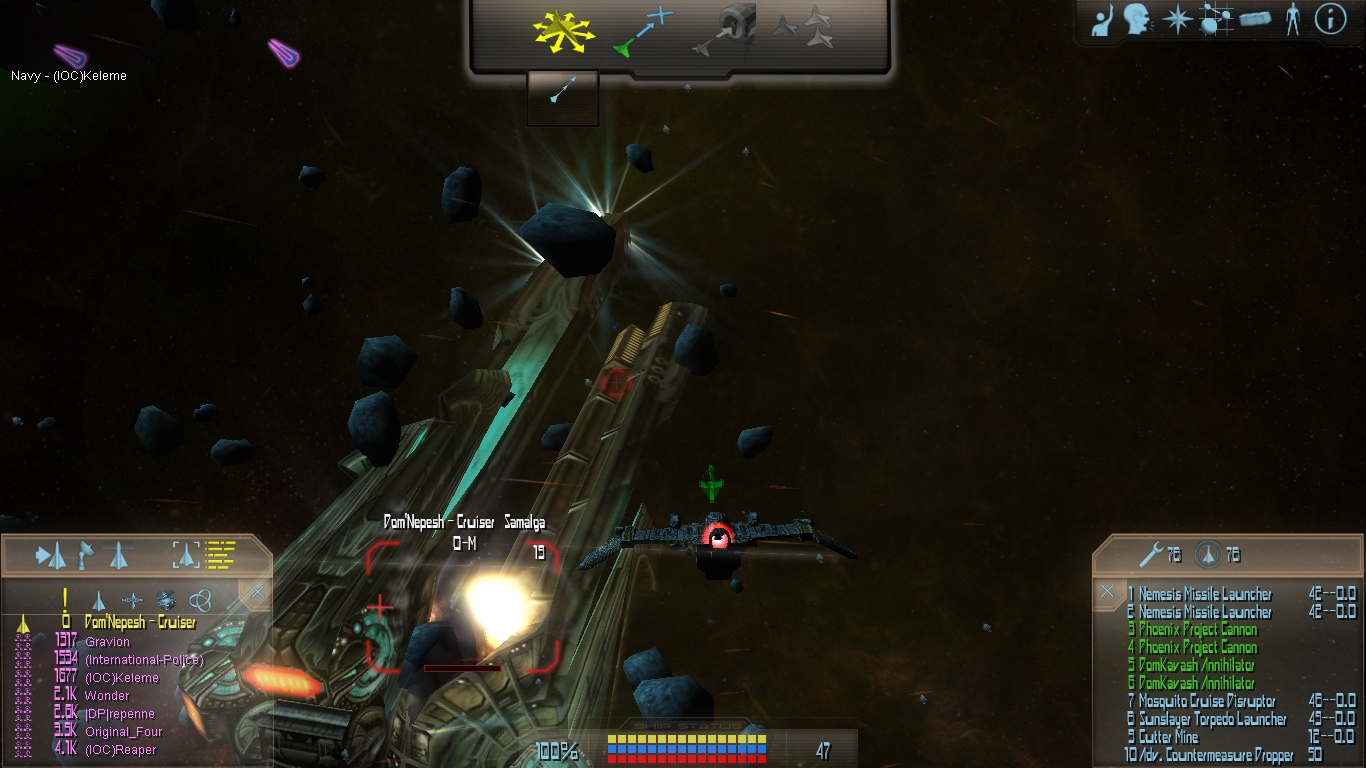Target Wonder in the contact list
The height and width of the screenshot is (768, 1366).
click(107, 696)
